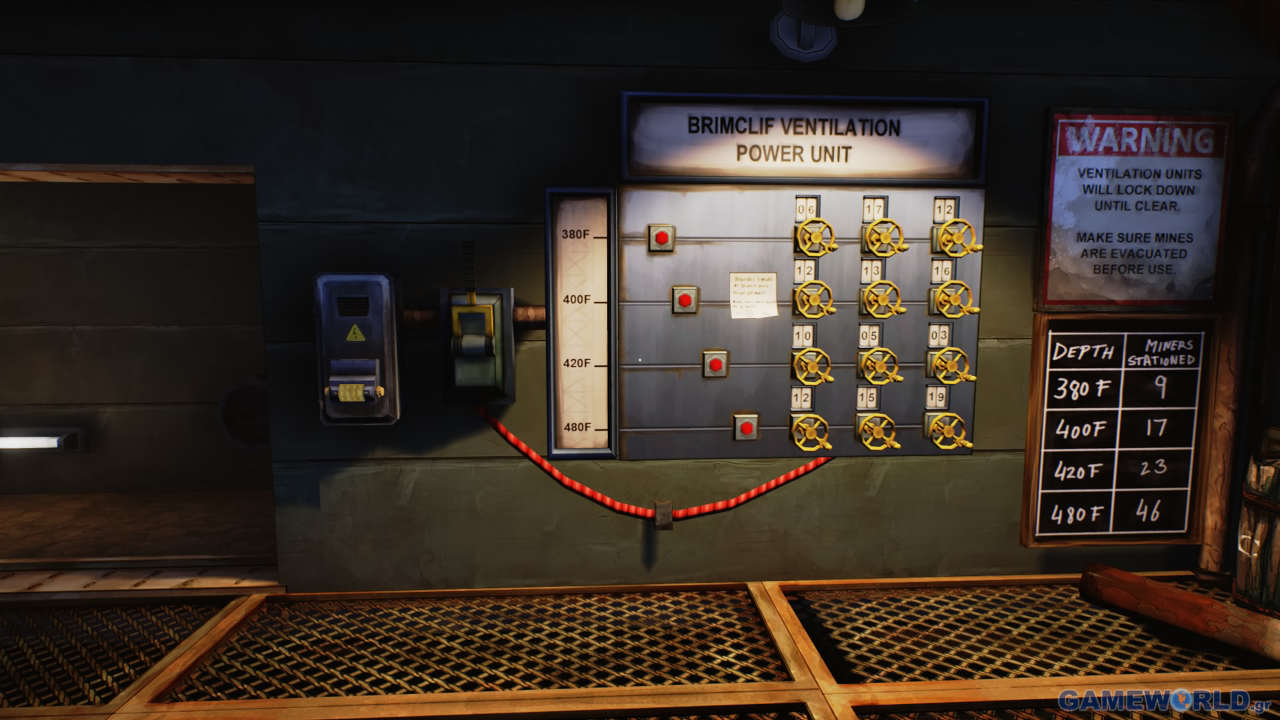Image resolution: width=1280 pixels, height=720 pixels.
Task: Push the red button on the 400F line
Action: click(x=685, y=299)
